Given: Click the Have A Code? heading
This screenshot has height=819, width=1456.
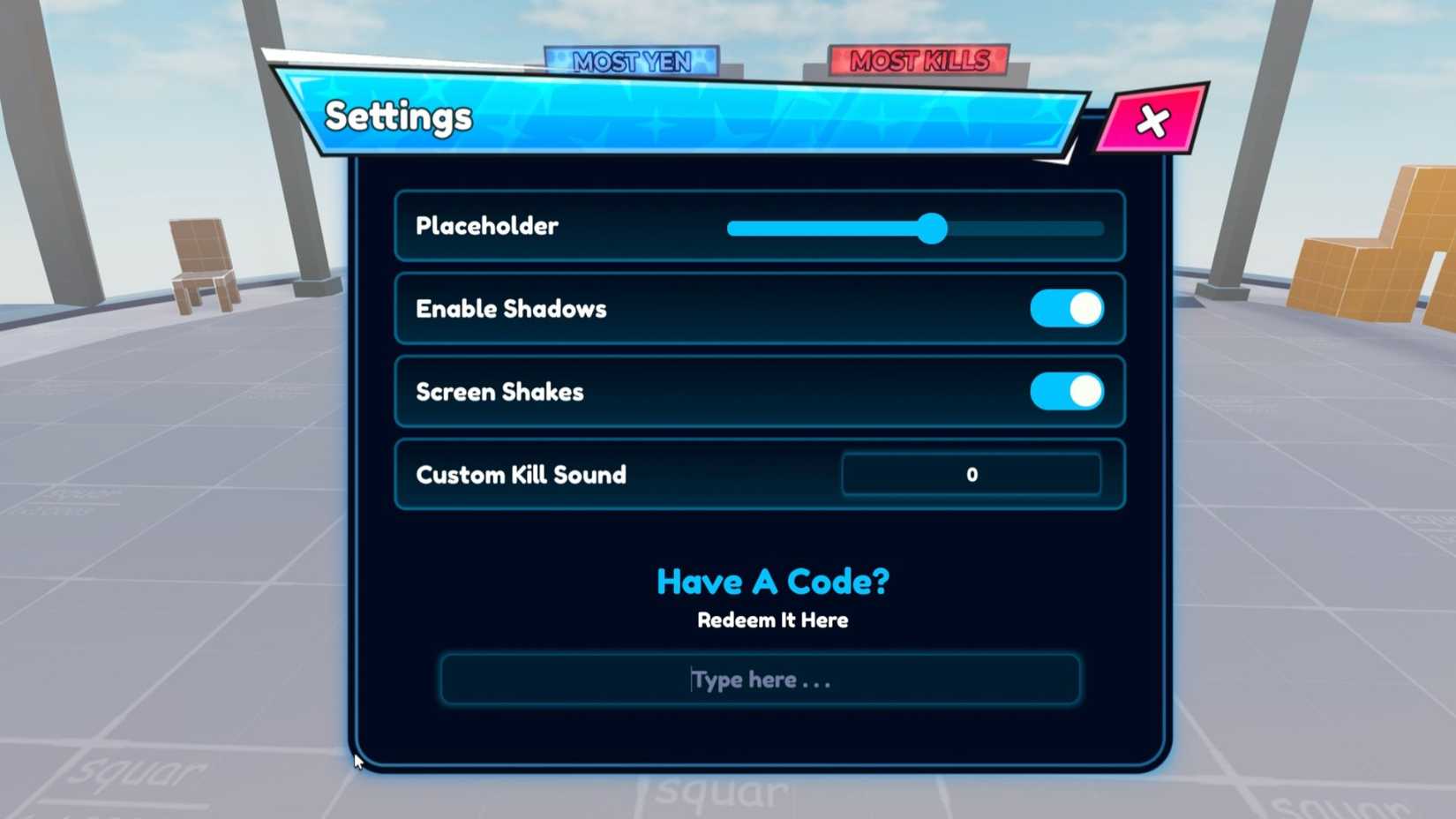Looking at the screenshot, I should pos(771,581).
